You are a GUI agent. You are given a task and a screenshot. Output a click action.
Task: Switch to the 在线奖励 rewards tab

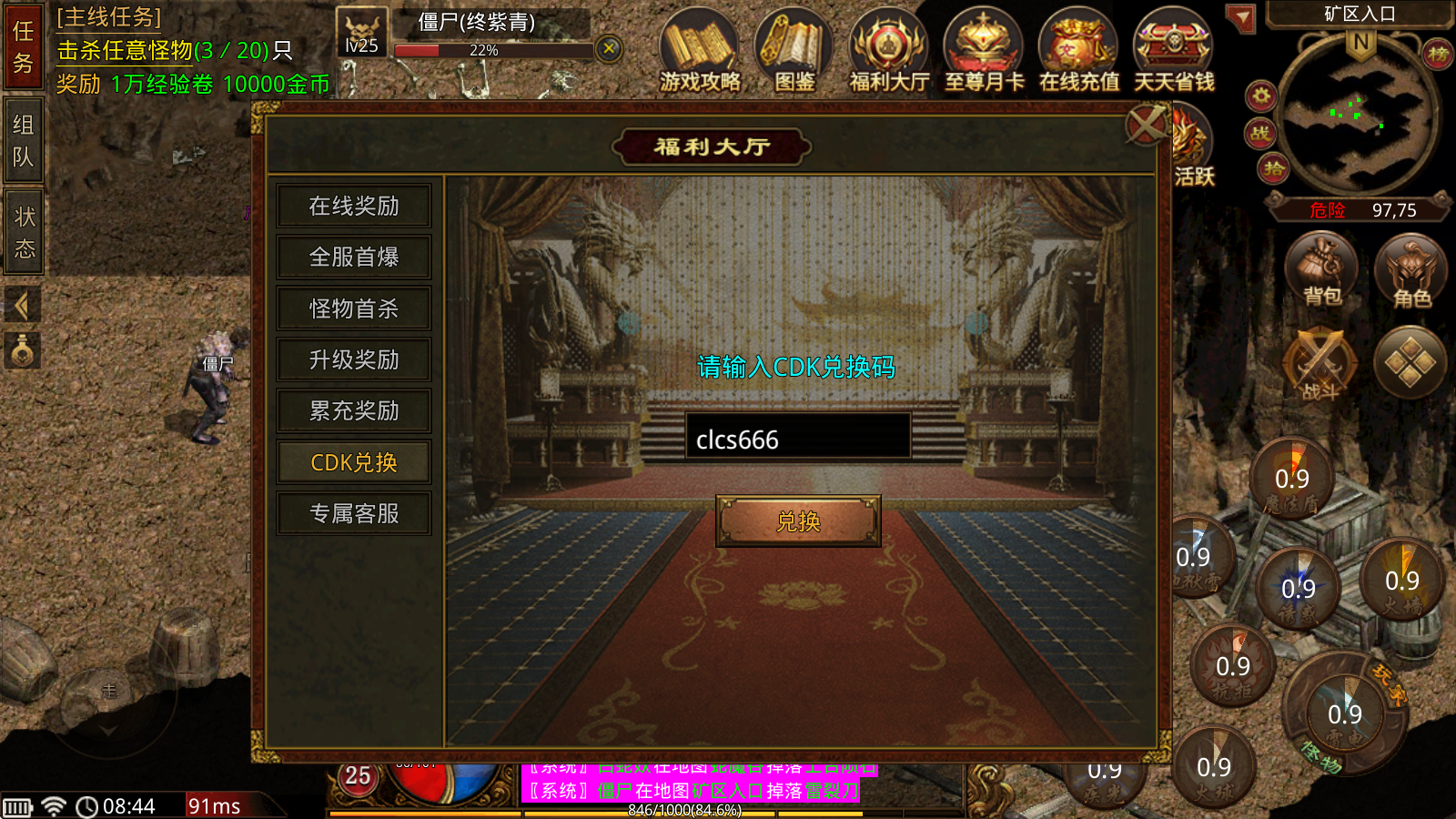(353, 207)
